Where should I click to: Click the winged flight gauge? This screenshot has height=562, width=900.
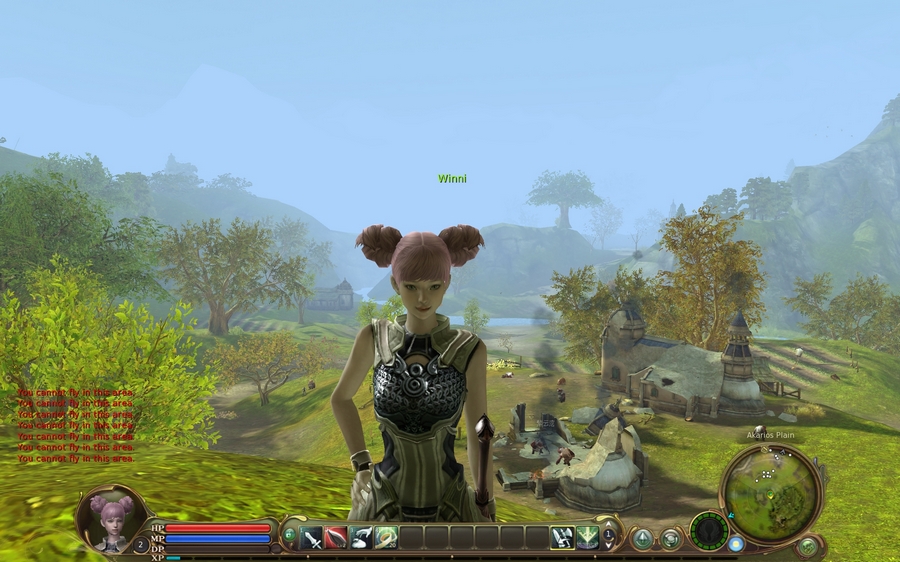tap(710, 530)
